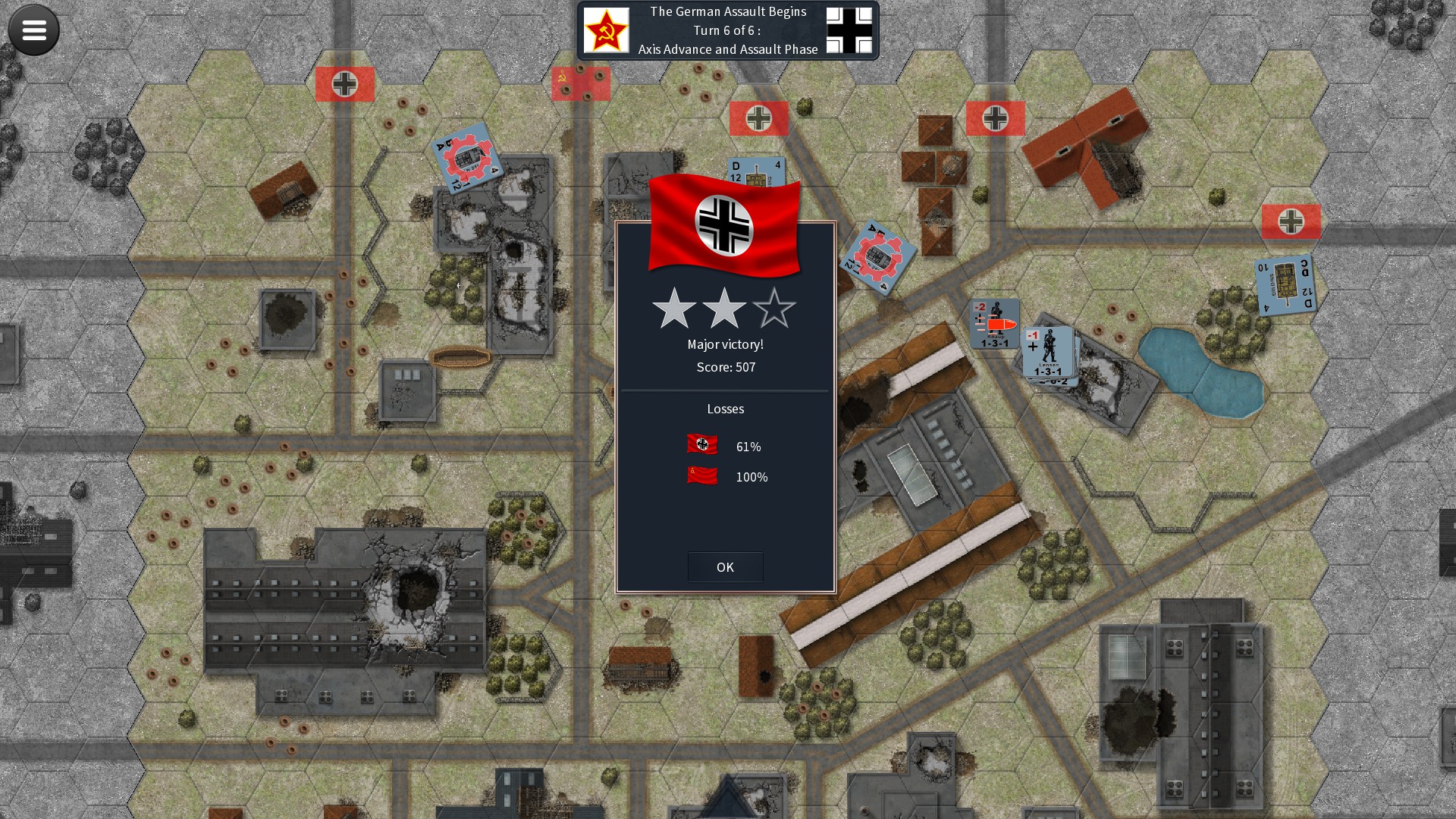The height and width of the screenshot is (819, 1456).
Task: Open the hamburger menu in top-left corner
Action: pos(33,30)
